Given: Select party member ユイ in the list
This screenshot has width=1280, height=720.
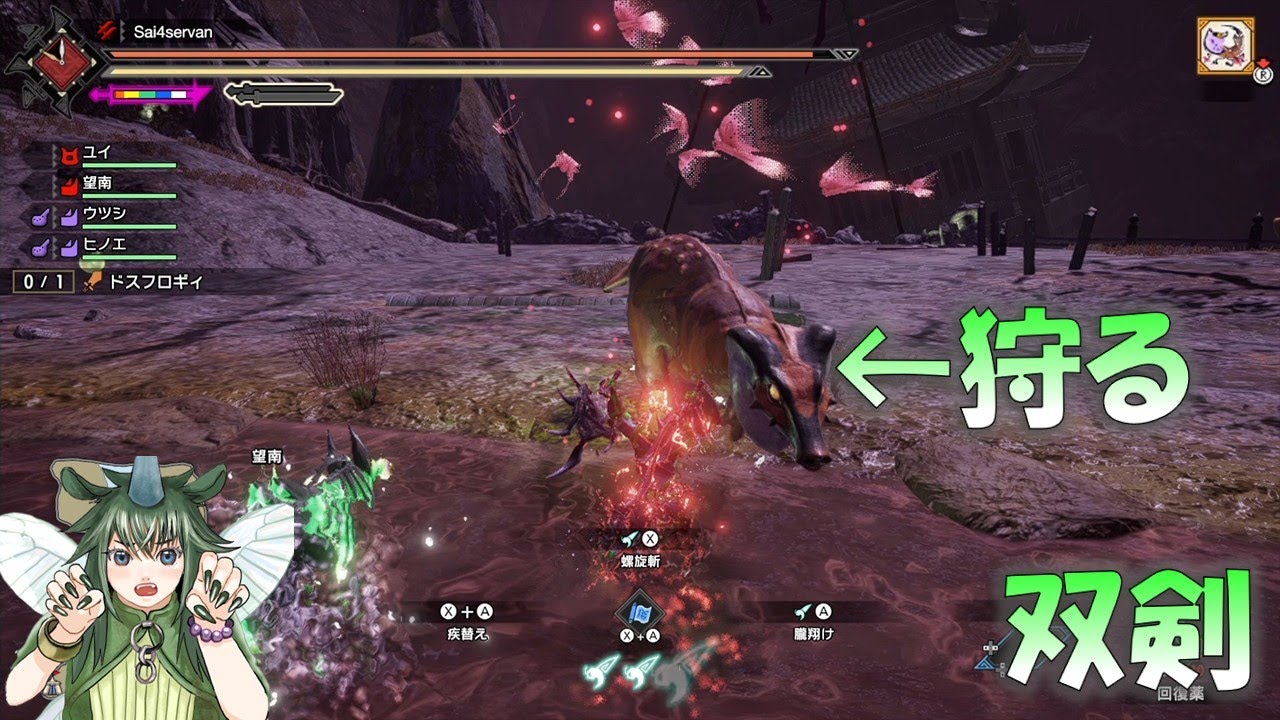Looking at the screenshot, I should tap(97, 154).
